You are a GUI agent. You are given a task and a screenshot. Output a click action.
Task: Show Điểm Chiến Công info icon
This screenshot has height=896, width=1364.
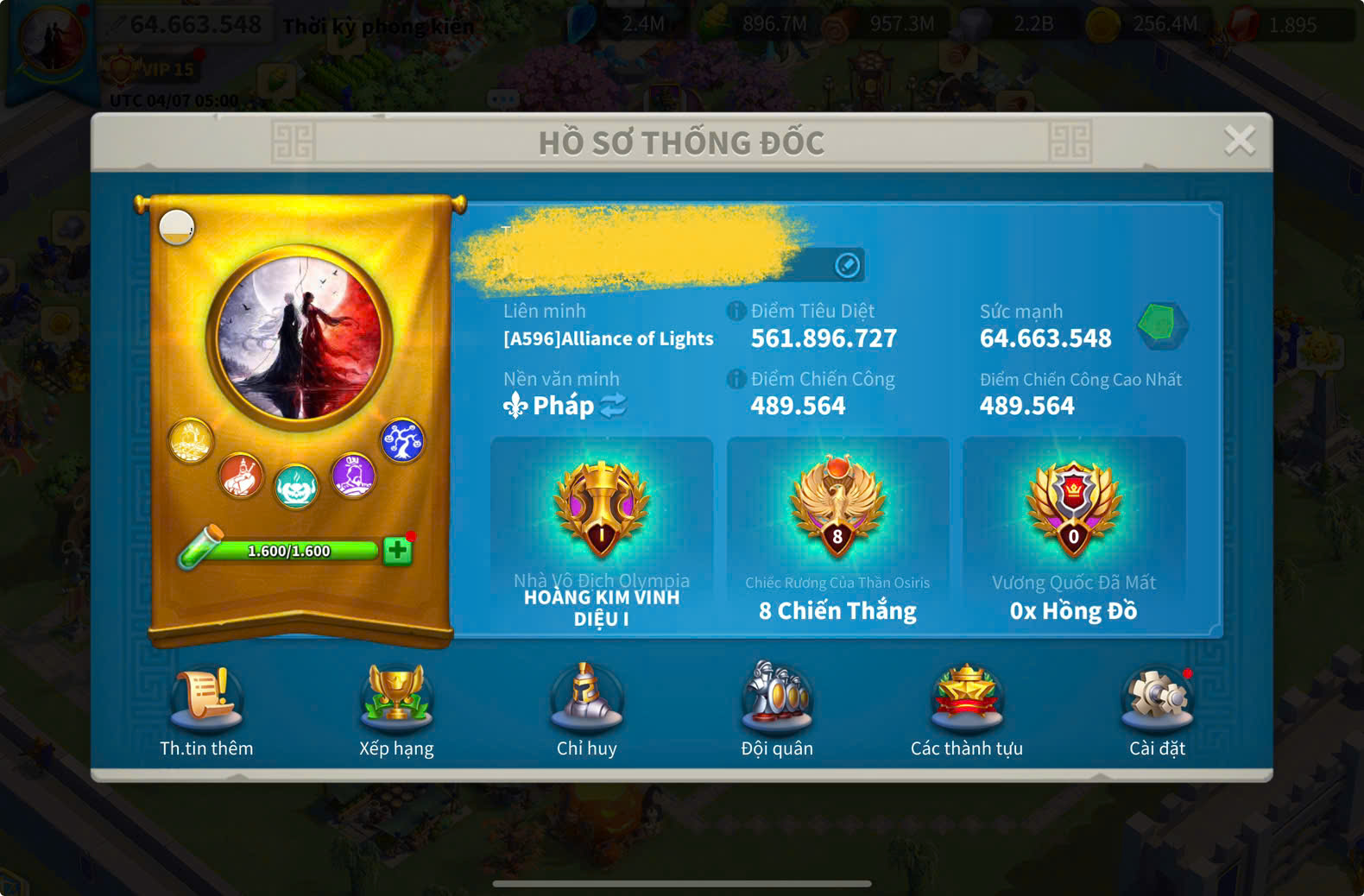[736, 379]
